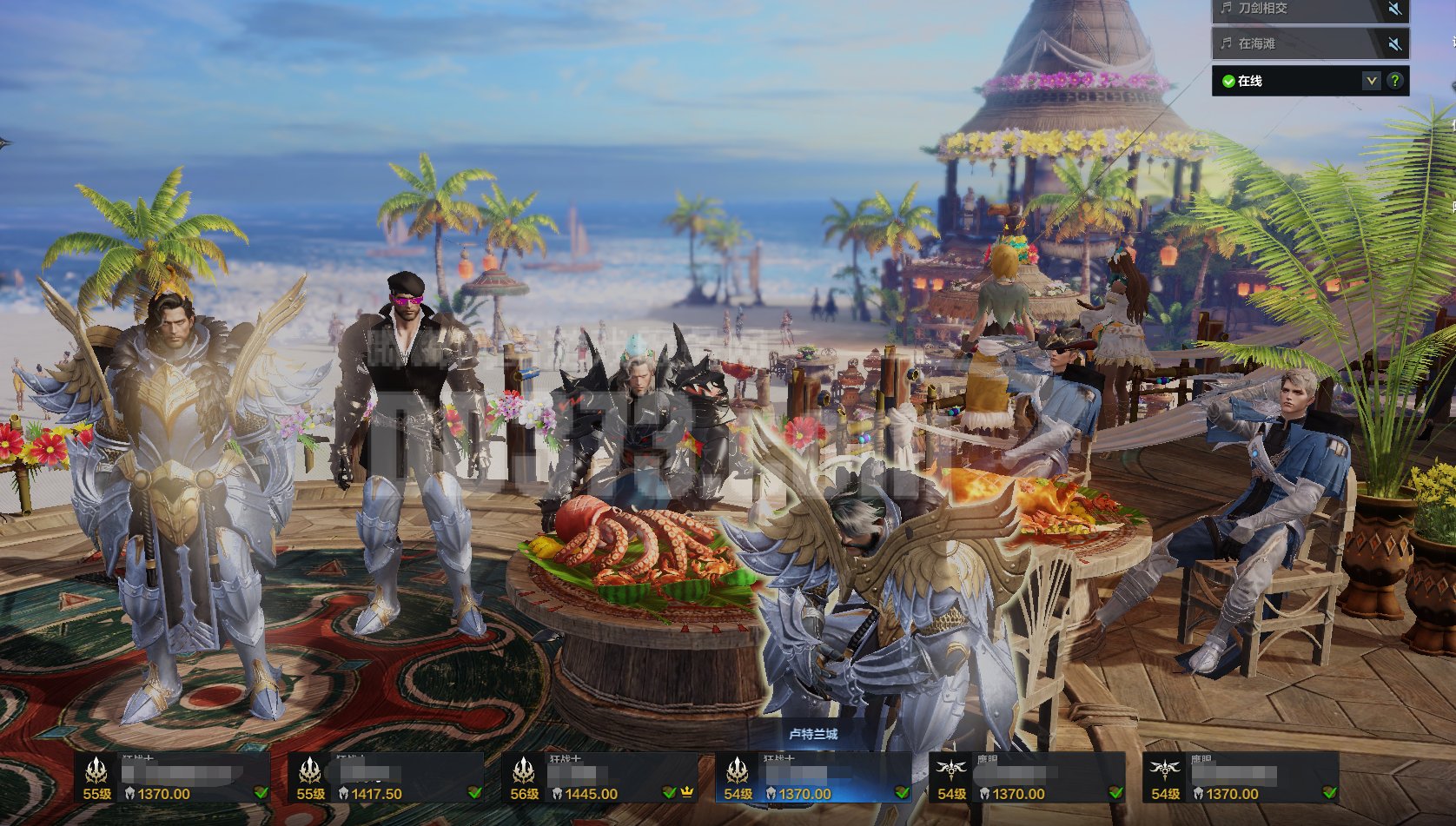Select the level 55 Berserker with 1370.00 gear score

[172, 778]
